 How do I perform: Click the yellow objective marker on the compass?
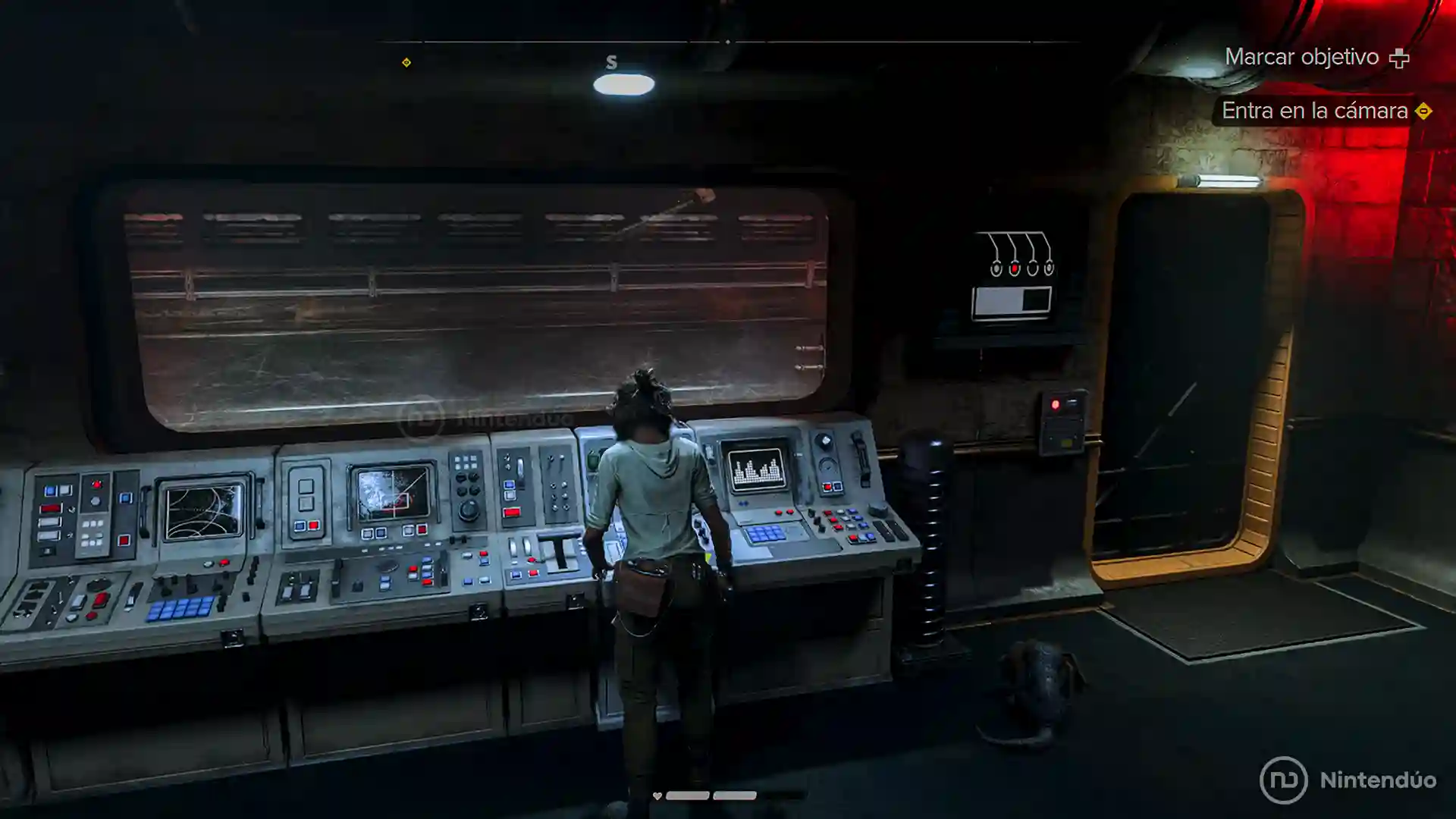coord(406,62)
